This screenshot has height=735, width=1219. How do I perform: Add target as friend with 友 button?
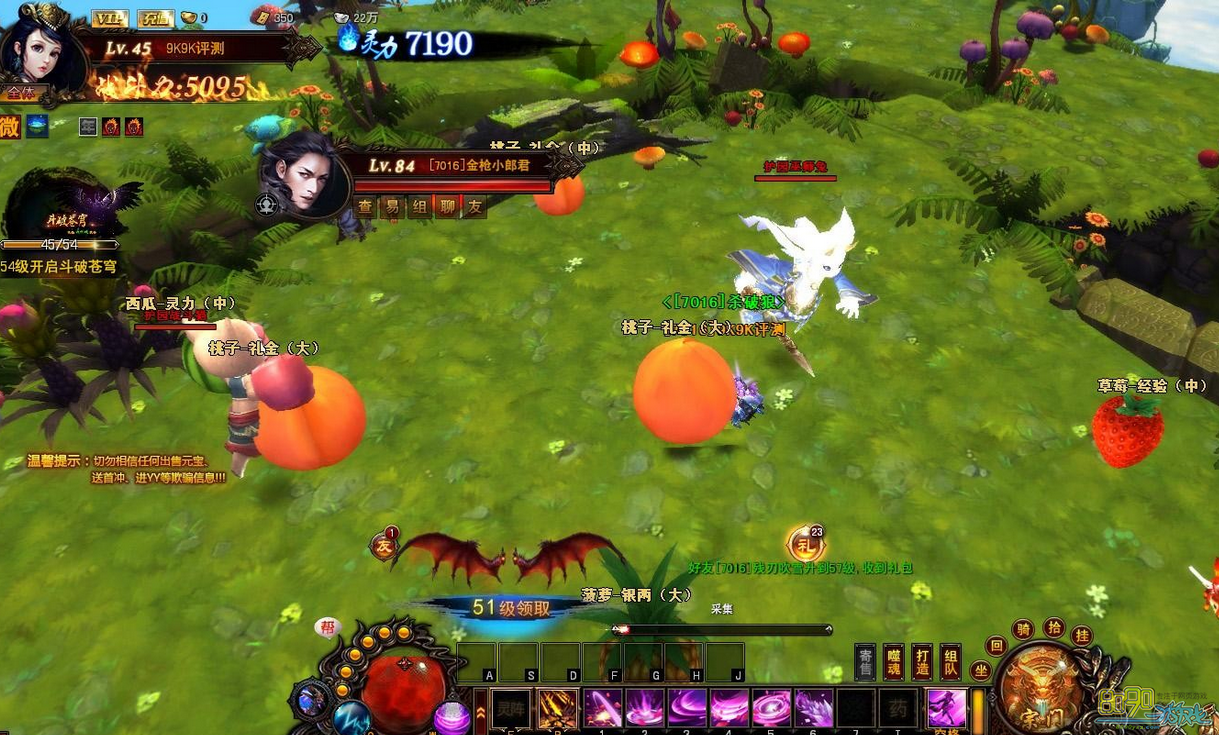point(474,206)
